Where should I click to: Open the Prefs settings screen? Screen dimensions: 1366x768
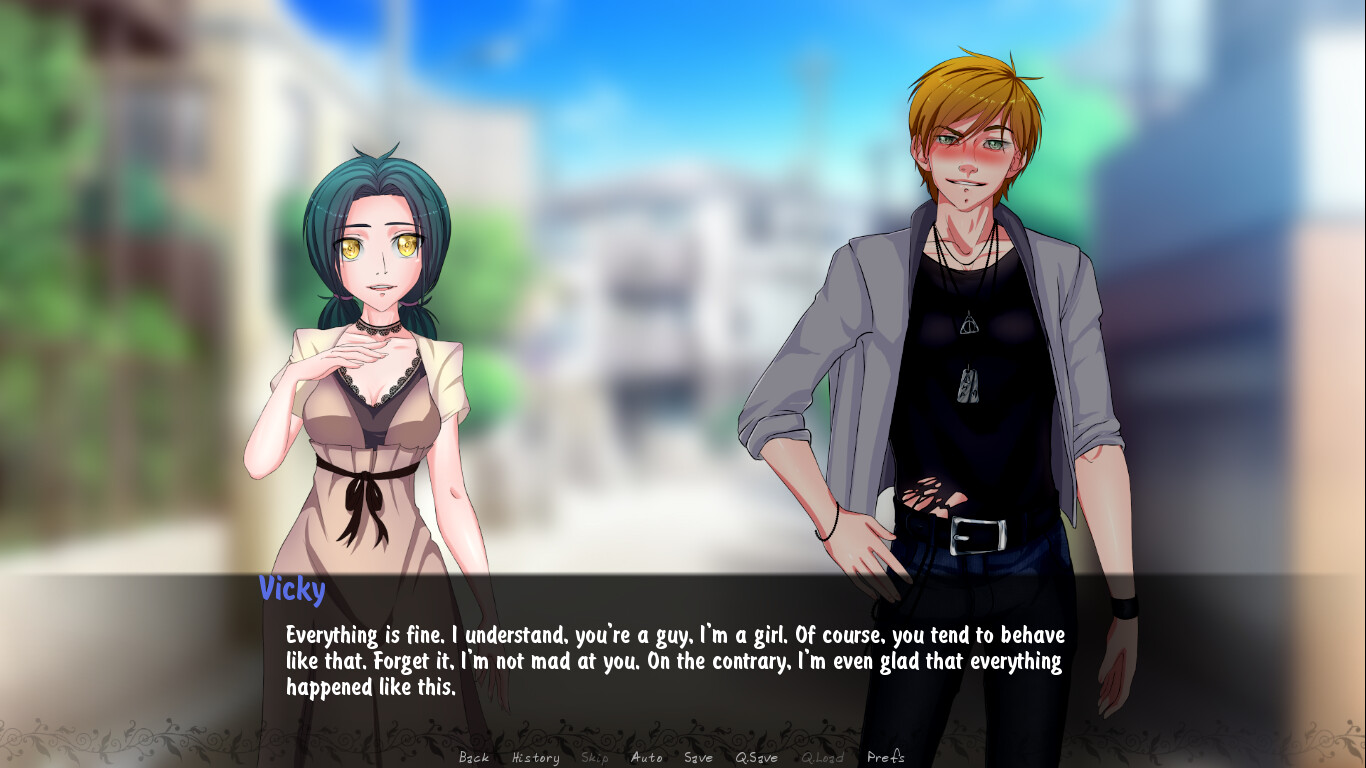coord(884,758)
